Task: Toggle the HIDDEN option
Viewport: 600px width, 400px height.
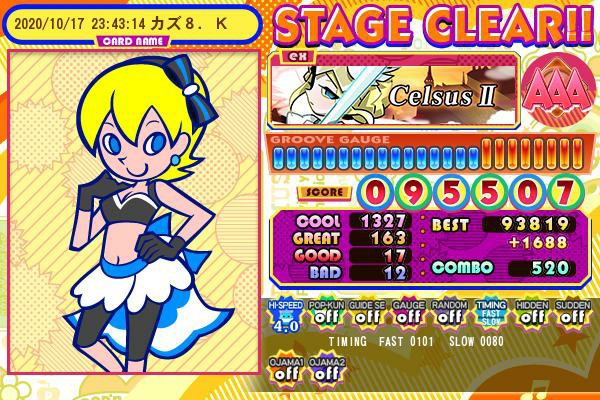Action: click(x=532, y=315)
